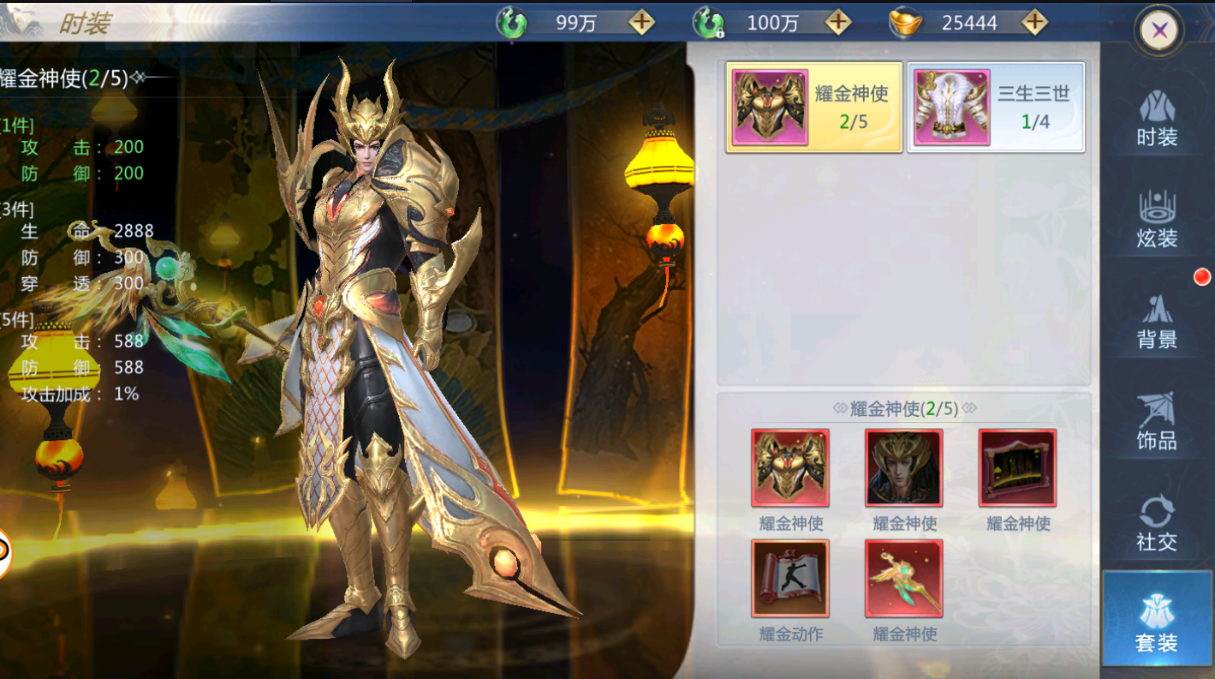Select the 耀金神使 2/5 set card

coord(814,107)
